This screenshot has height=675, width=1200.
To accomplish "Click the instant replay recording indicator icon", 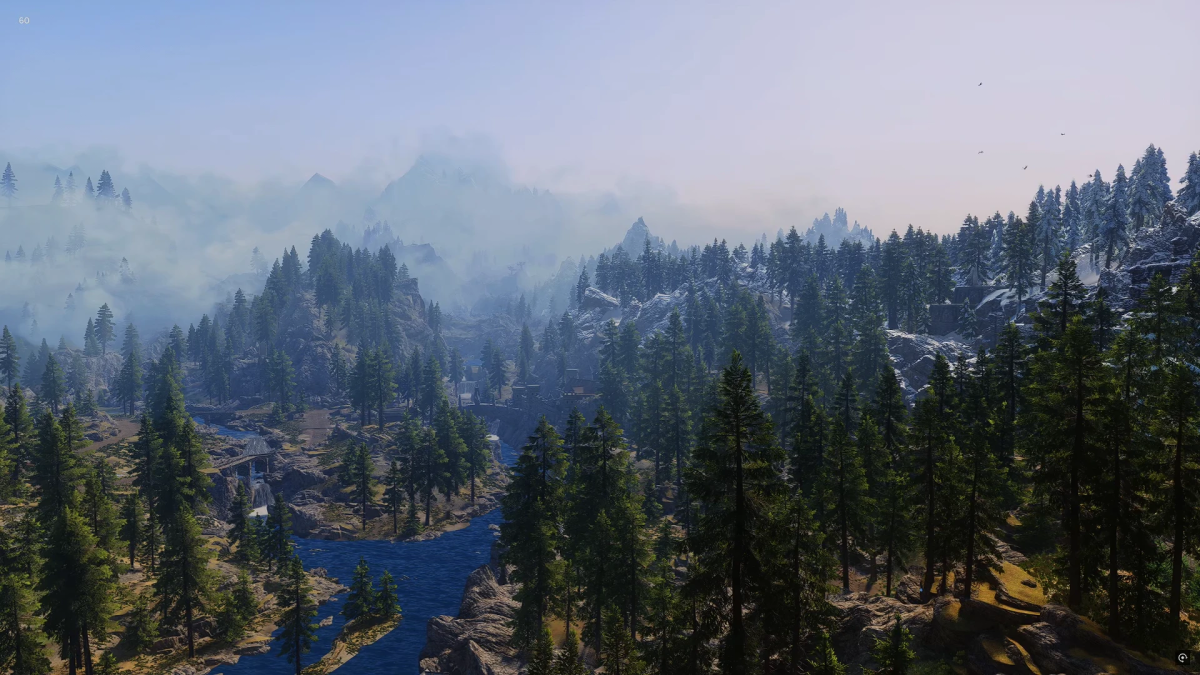I will click(x=1182, y=658).
